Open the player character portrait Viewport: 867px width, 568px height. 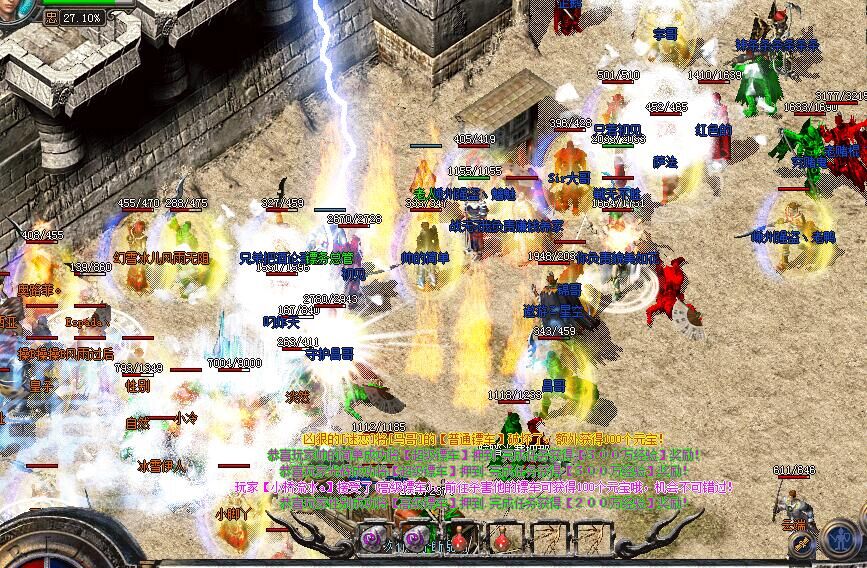coord(14,6)
